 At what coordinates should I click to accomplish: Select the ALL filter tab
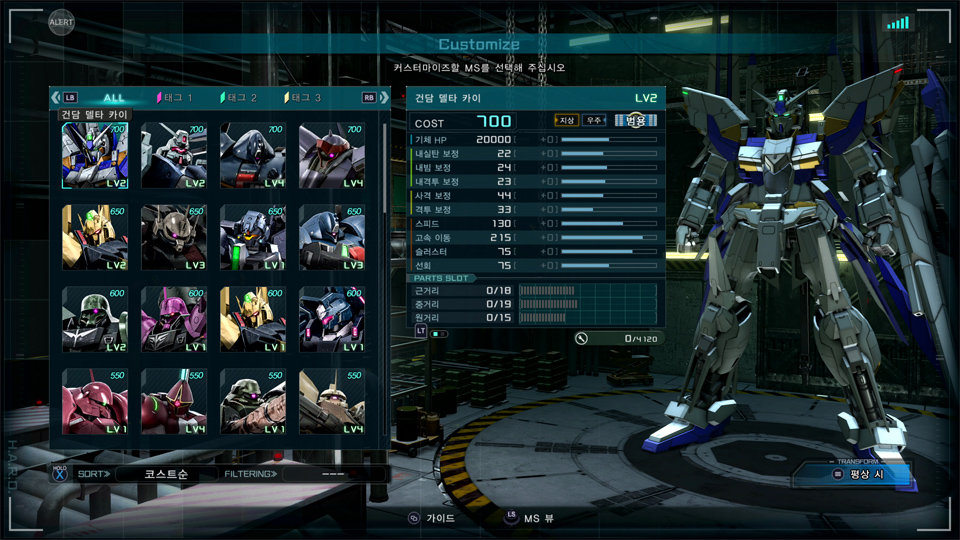tap(114, 98)
